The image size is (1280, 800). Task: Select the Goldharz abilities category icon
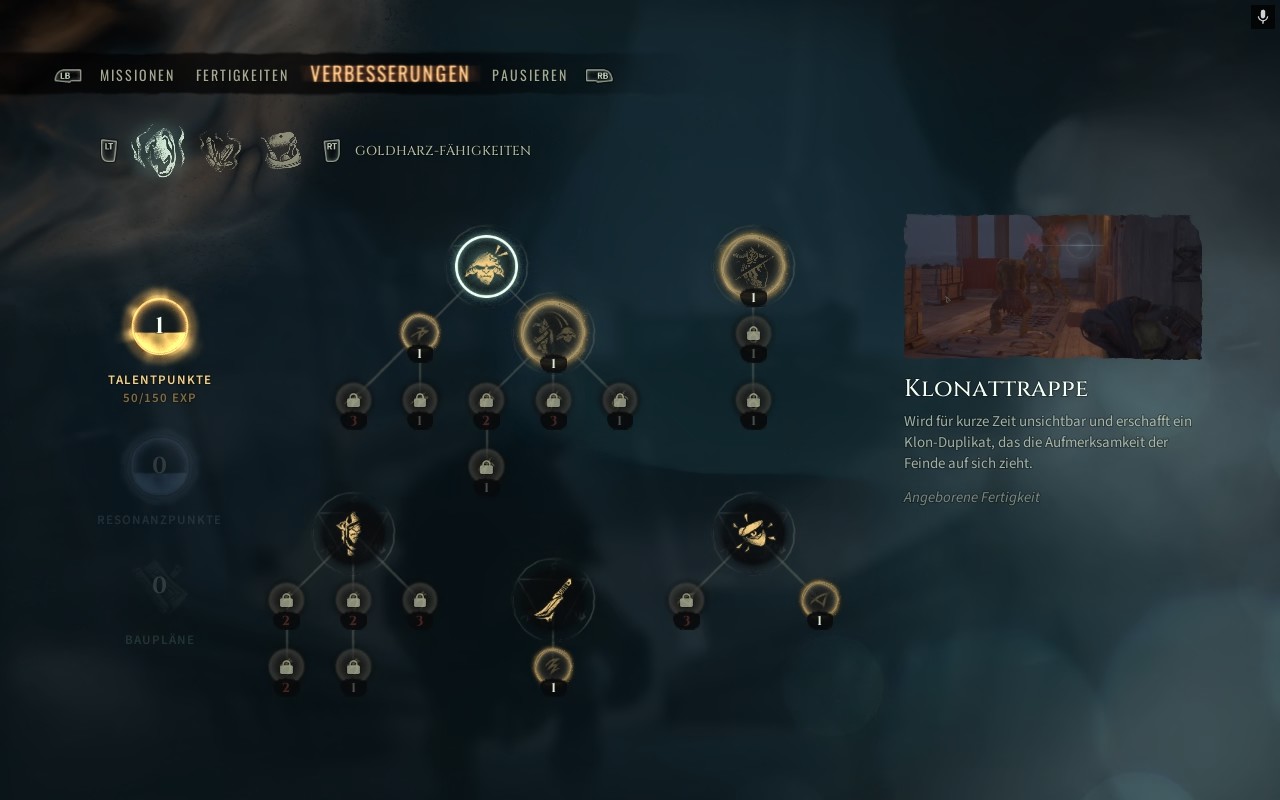point(159,151)
